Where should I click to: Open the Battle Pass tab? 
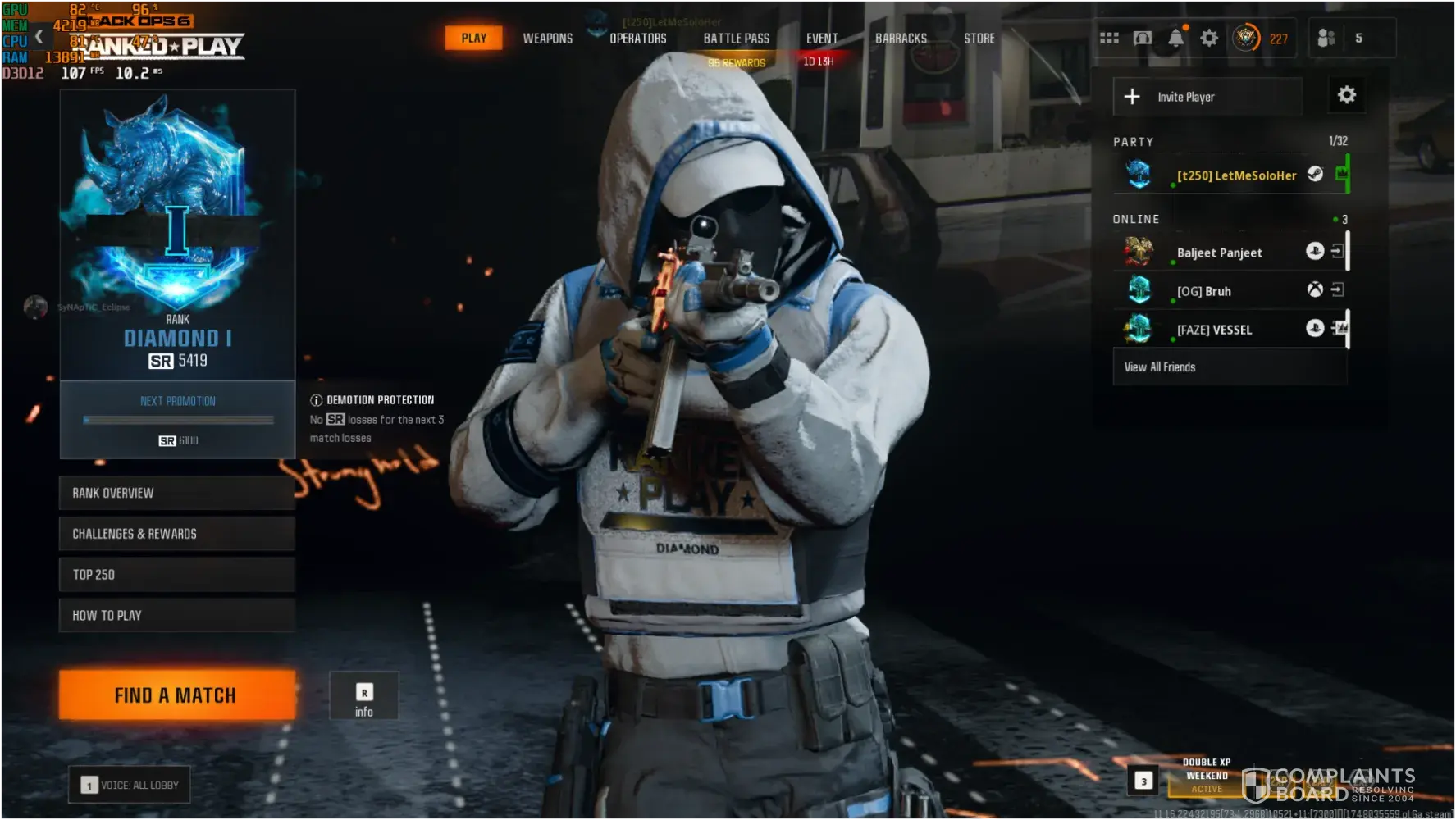(x=736, y=39)
